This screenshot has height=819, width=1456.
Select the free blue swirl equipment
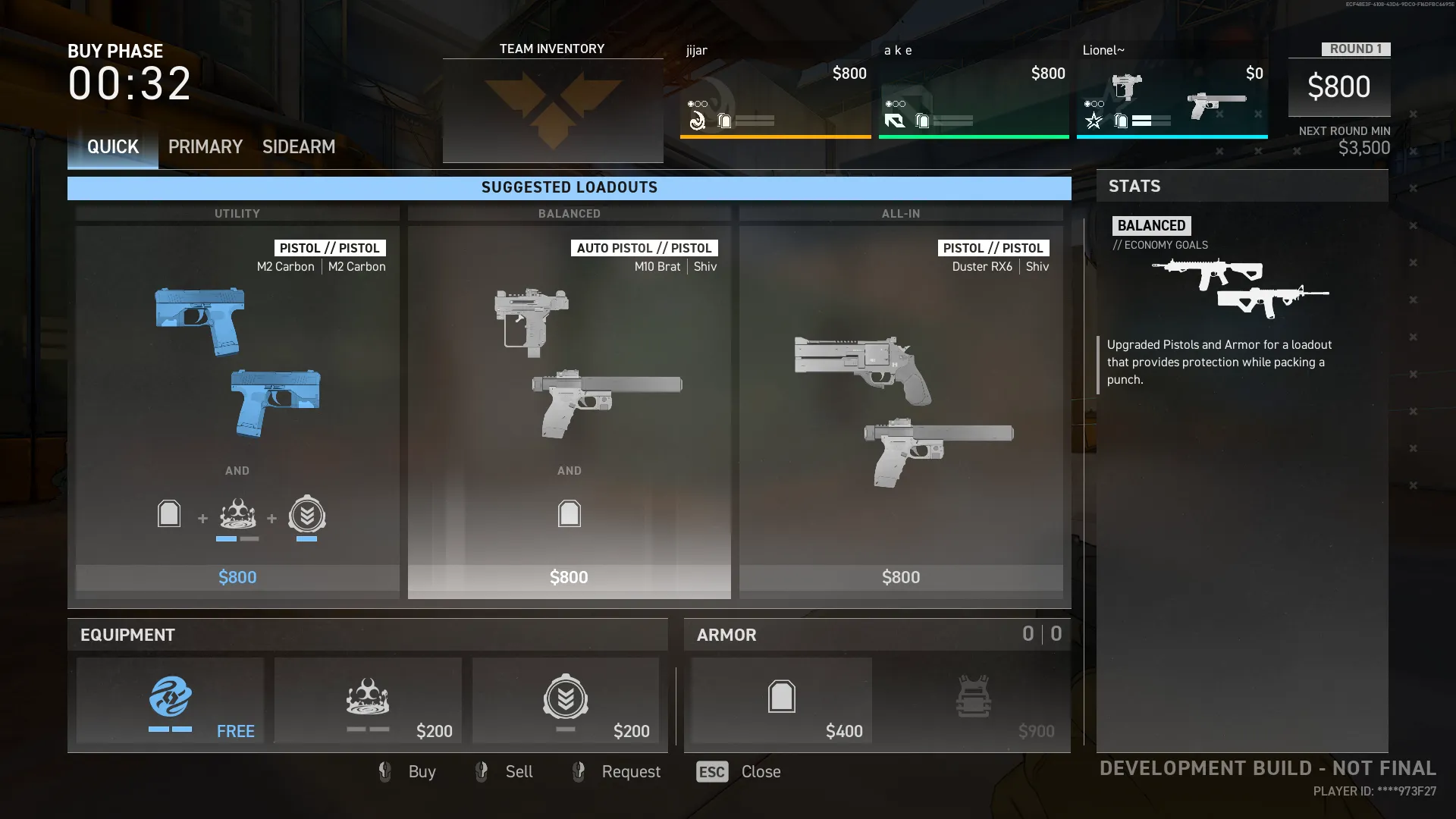tap(171, 701)
